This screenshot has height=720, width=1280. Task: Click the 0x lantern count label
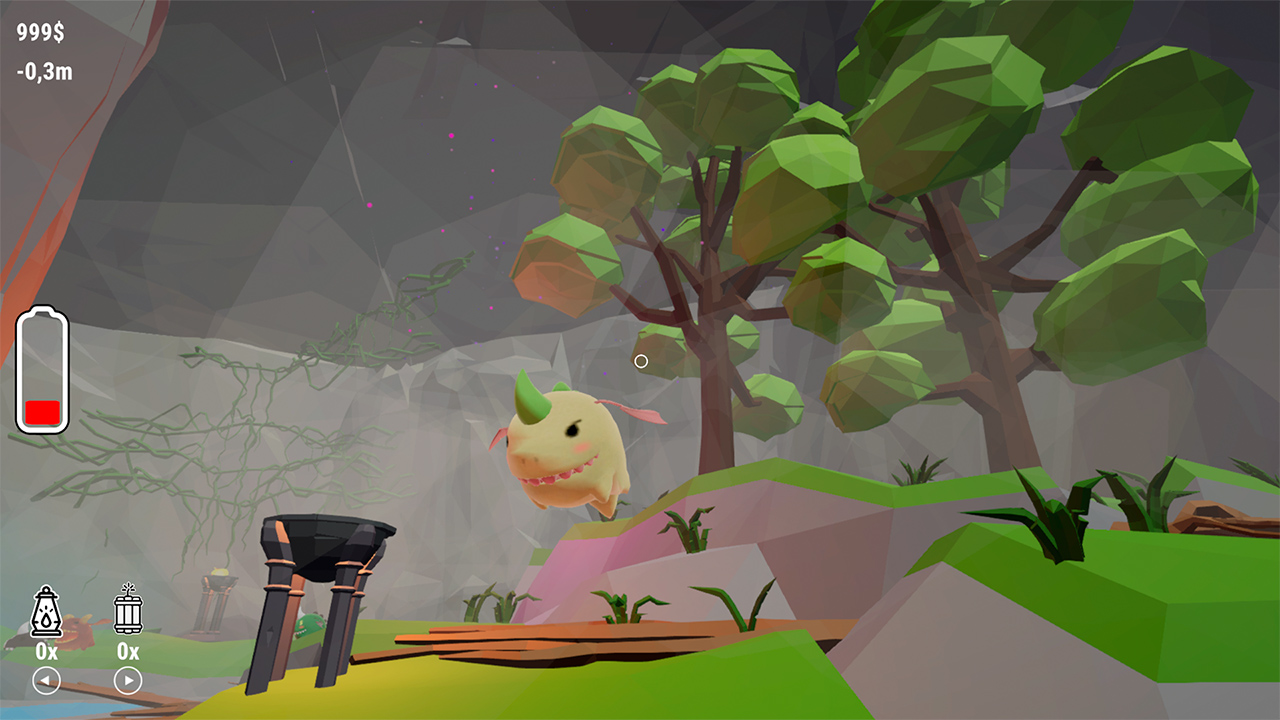(47, 651)
